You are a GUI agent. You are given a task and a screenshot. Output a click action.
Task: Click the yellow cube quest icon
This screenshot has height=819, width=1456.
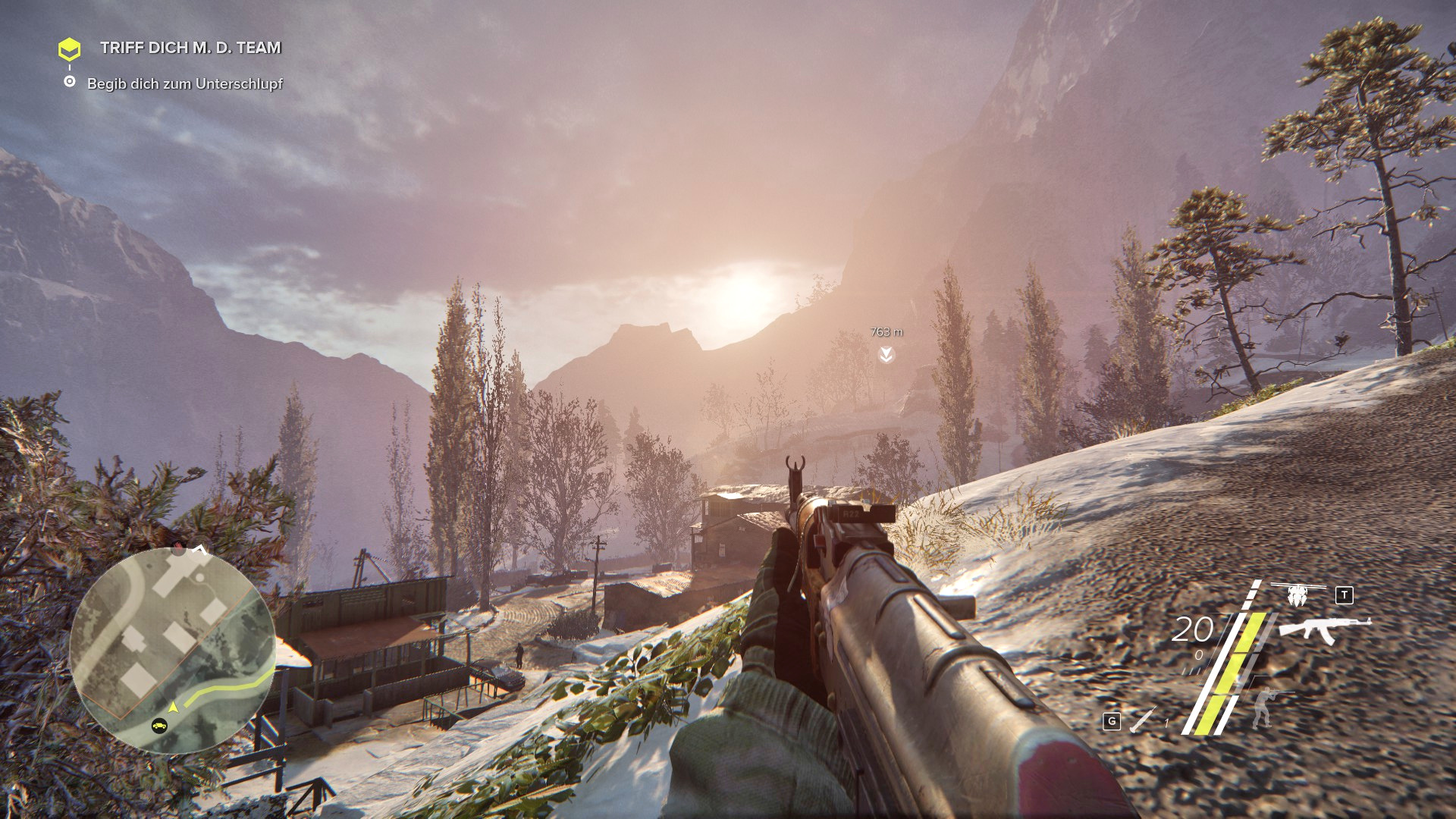69,49
